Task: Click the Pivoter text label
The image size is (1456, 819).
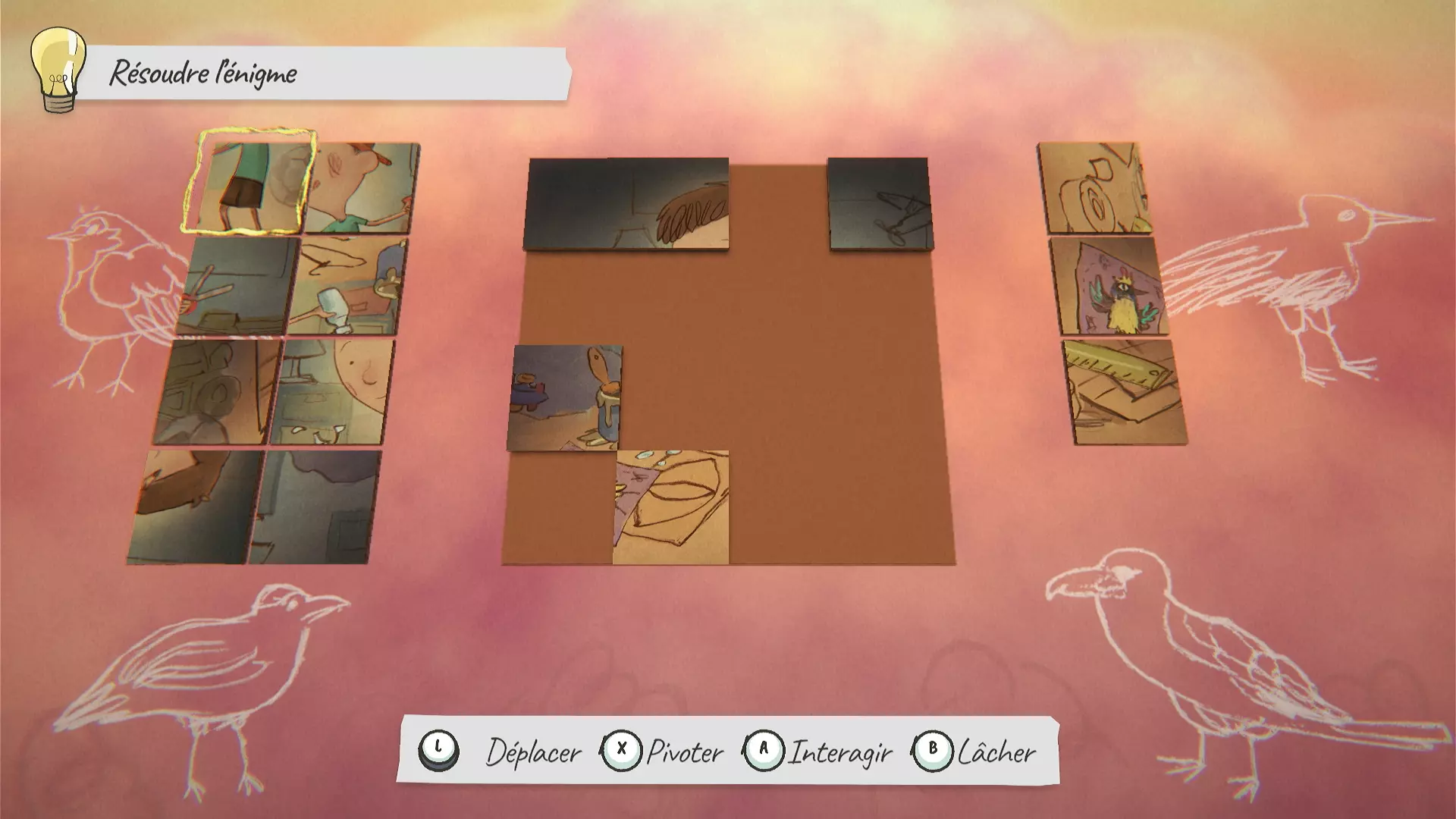Action: pos(682,752)
